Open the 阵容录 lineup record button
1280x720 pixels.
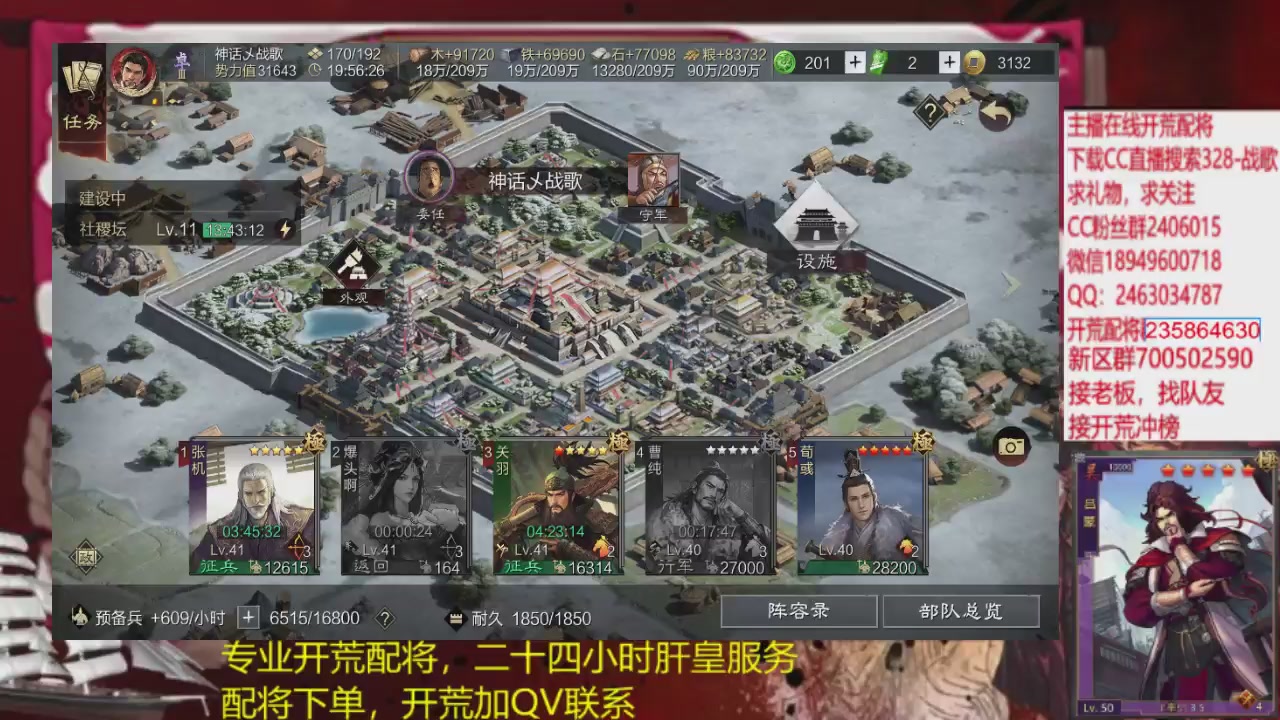pos(797,611)
